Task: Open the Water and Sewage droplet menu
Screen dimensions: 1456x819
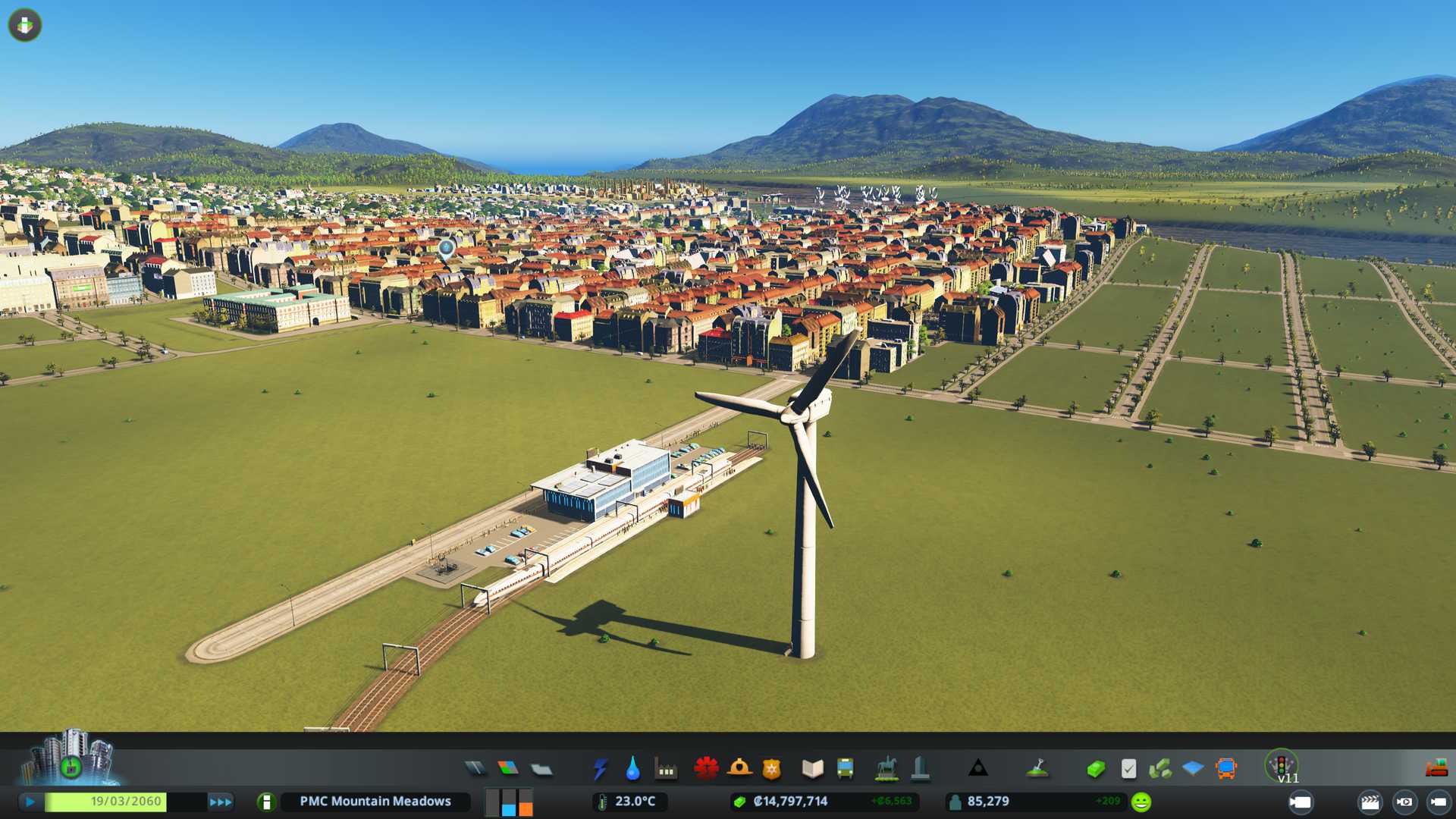Action: (x=632, y=769)
